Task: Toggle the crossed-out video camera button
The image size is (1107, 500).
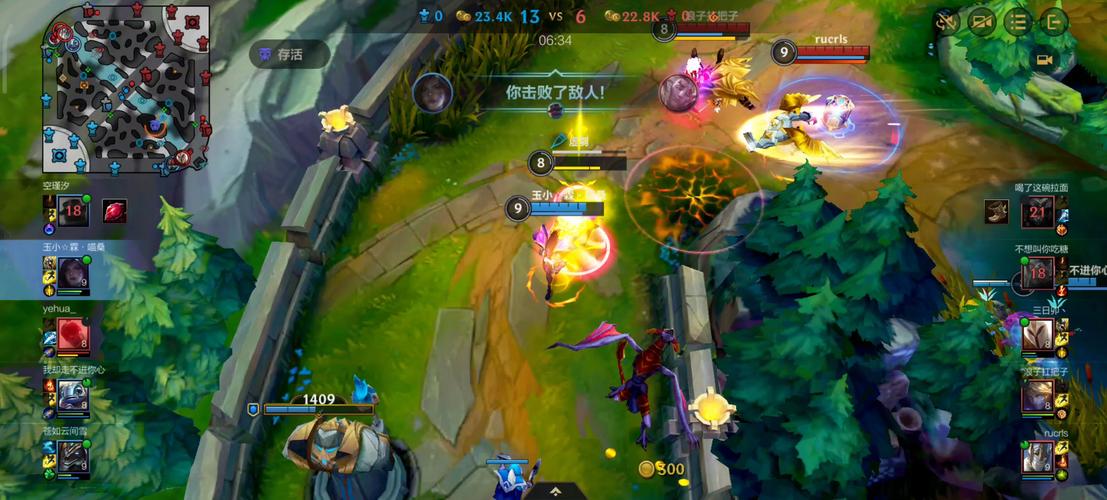Action: pyautogui.click(x=982, y=21)
